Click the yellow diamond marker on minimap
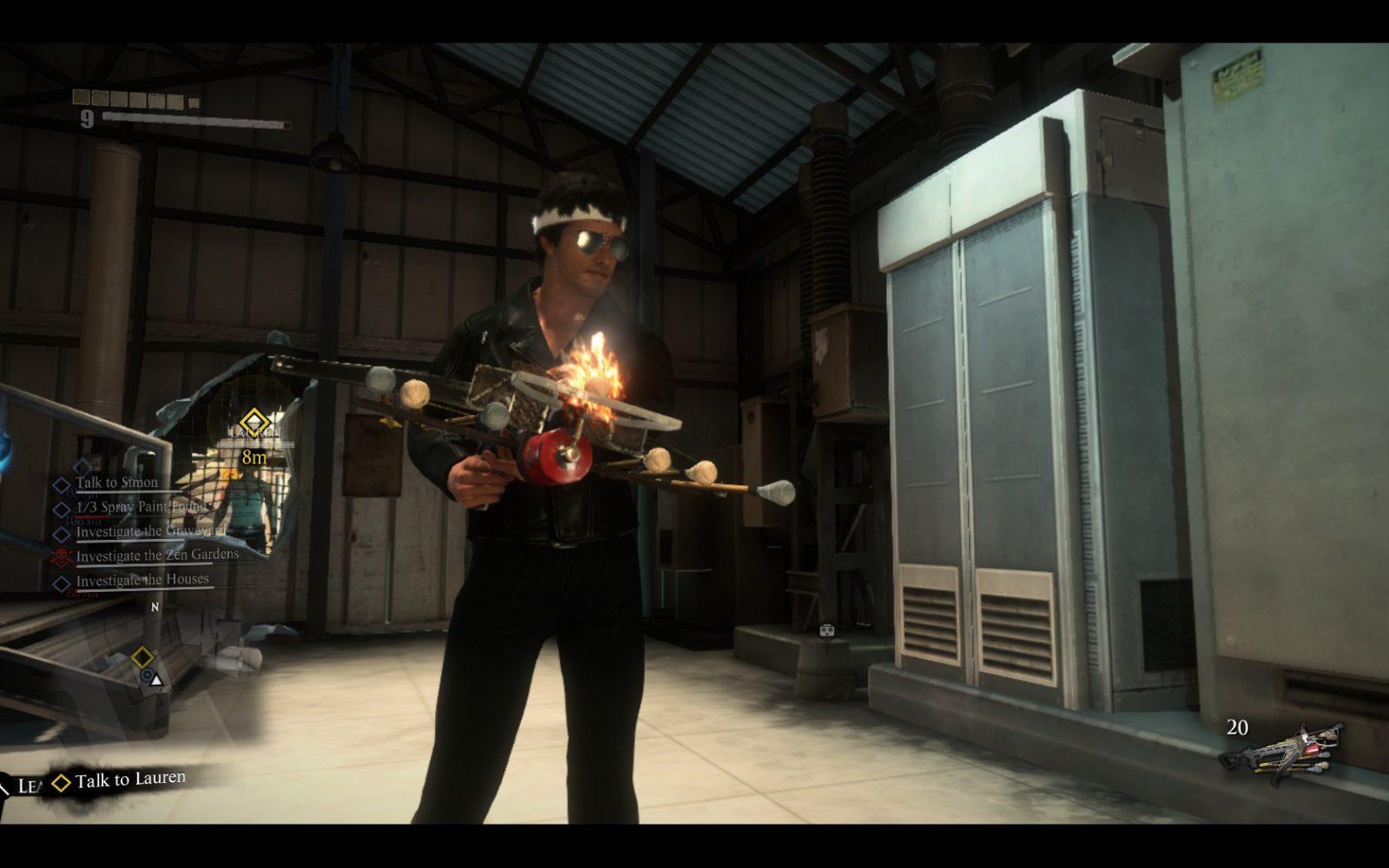The image size is (1389, 868). point(142,657)
